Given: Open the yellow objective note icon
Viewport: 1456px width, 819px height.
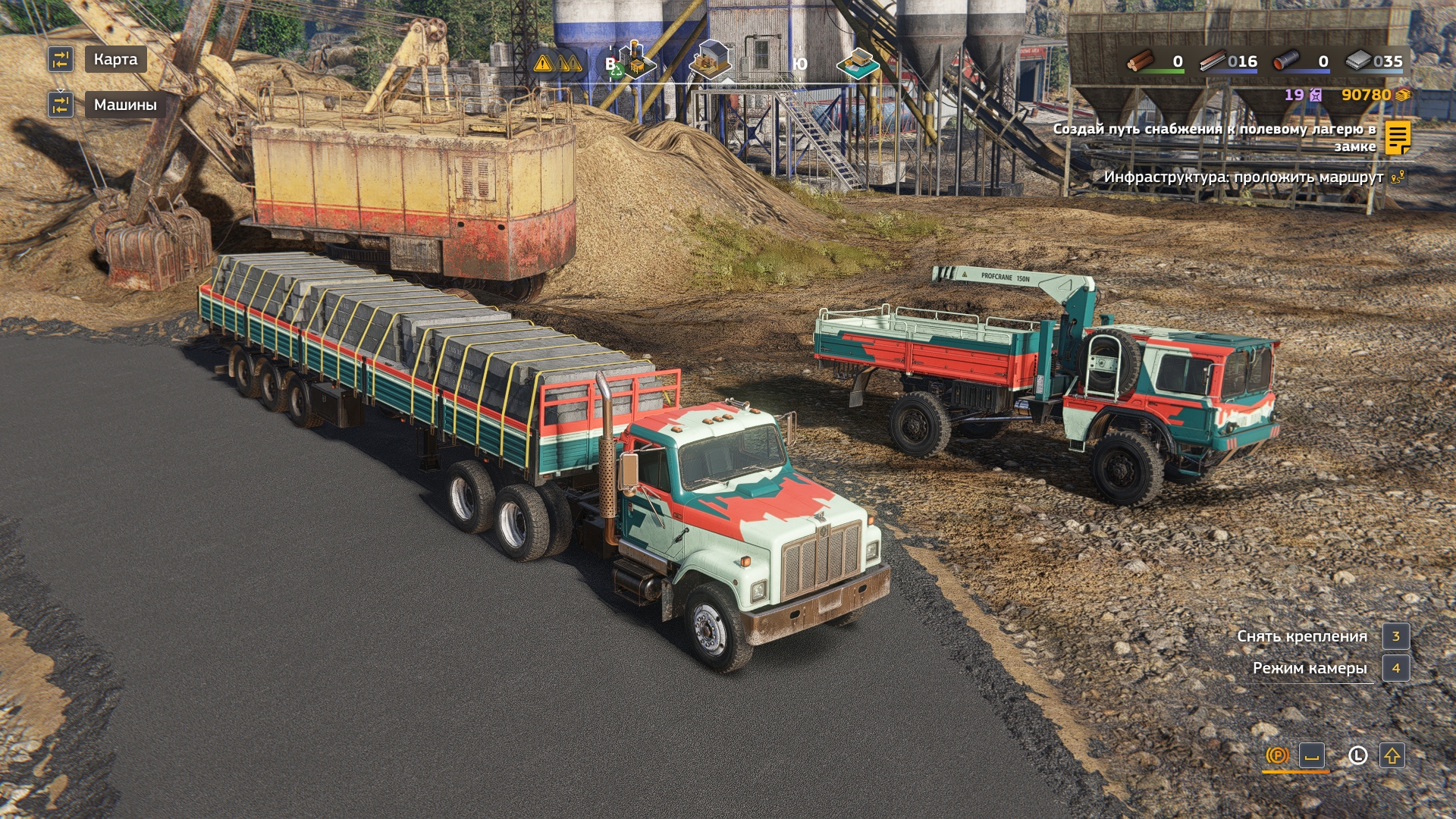Looking at the screenshot, I should click(1397, 137).
